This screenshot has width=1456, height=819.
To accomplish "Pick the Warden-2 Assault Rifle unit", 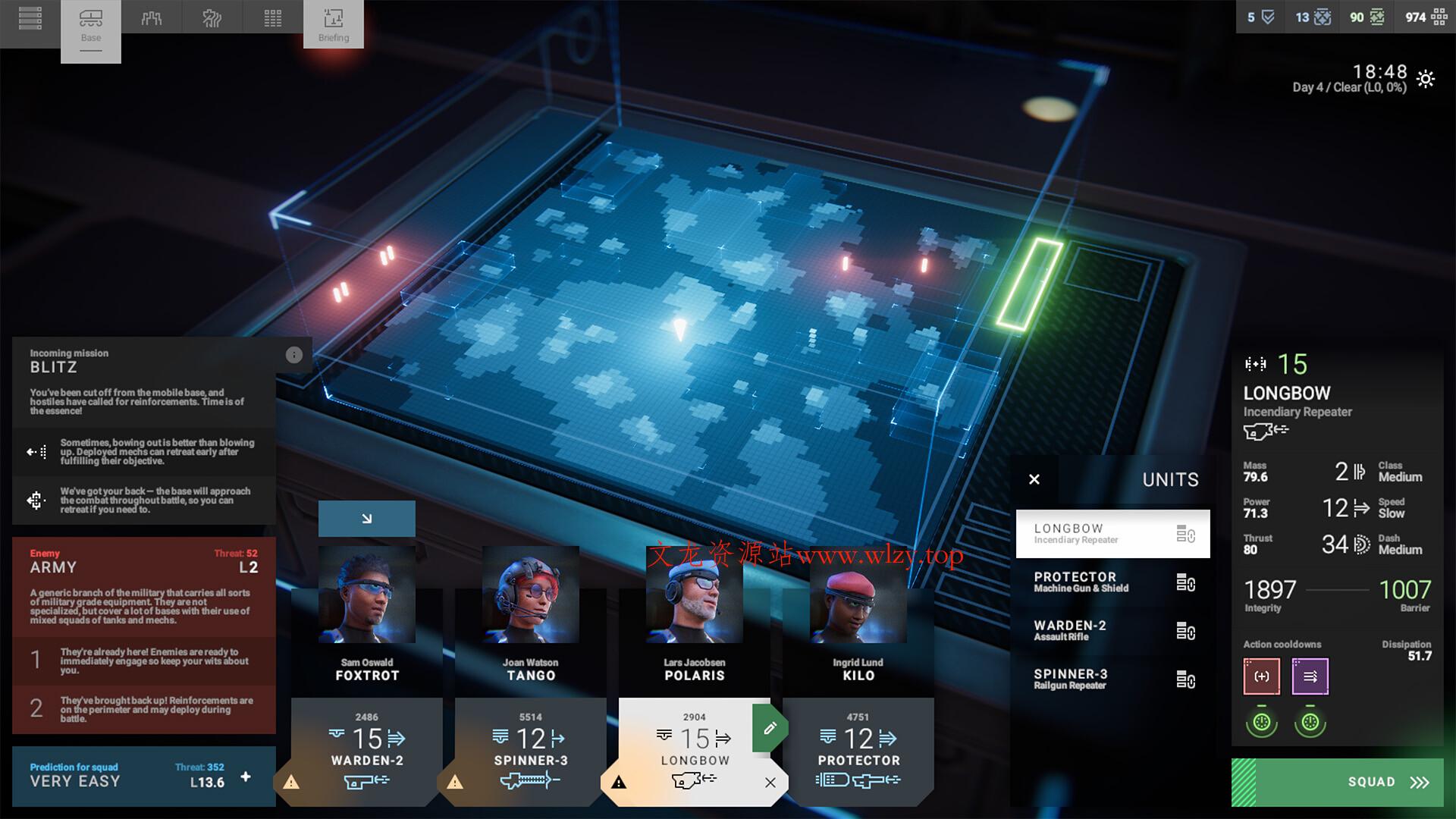I will pos(1112,631).
